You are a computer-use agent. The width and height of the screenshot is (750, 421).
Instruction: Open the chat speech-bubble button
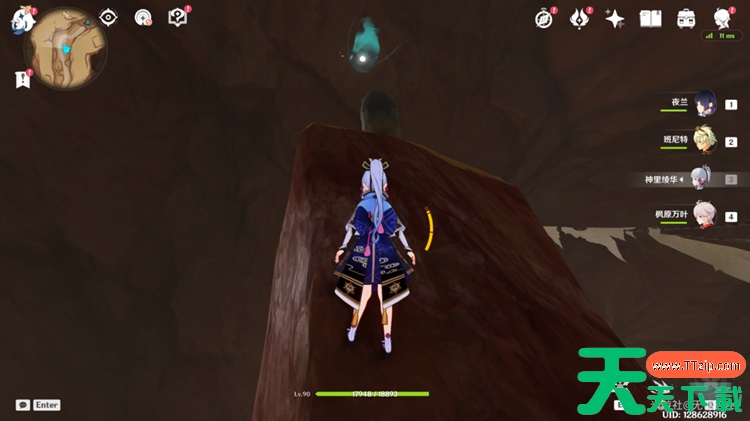tap(23, 405)
